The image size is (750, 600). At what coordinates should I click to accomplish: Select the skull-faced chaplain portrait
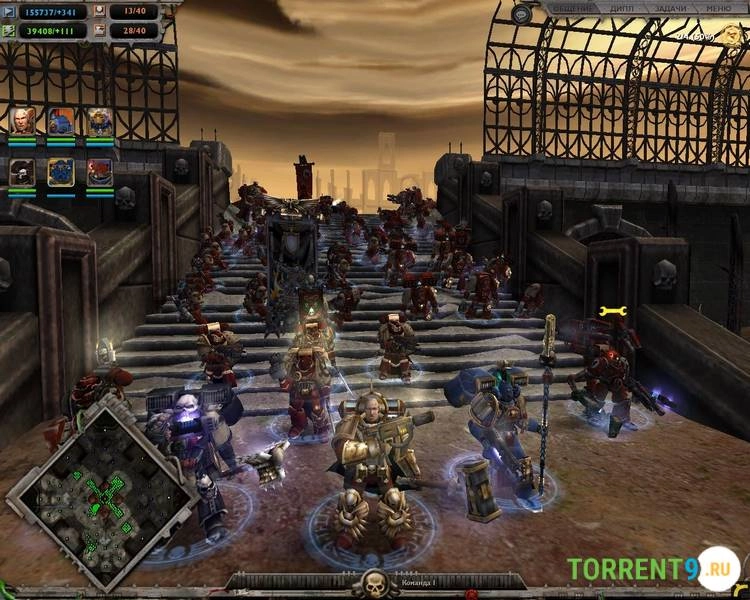22,172
